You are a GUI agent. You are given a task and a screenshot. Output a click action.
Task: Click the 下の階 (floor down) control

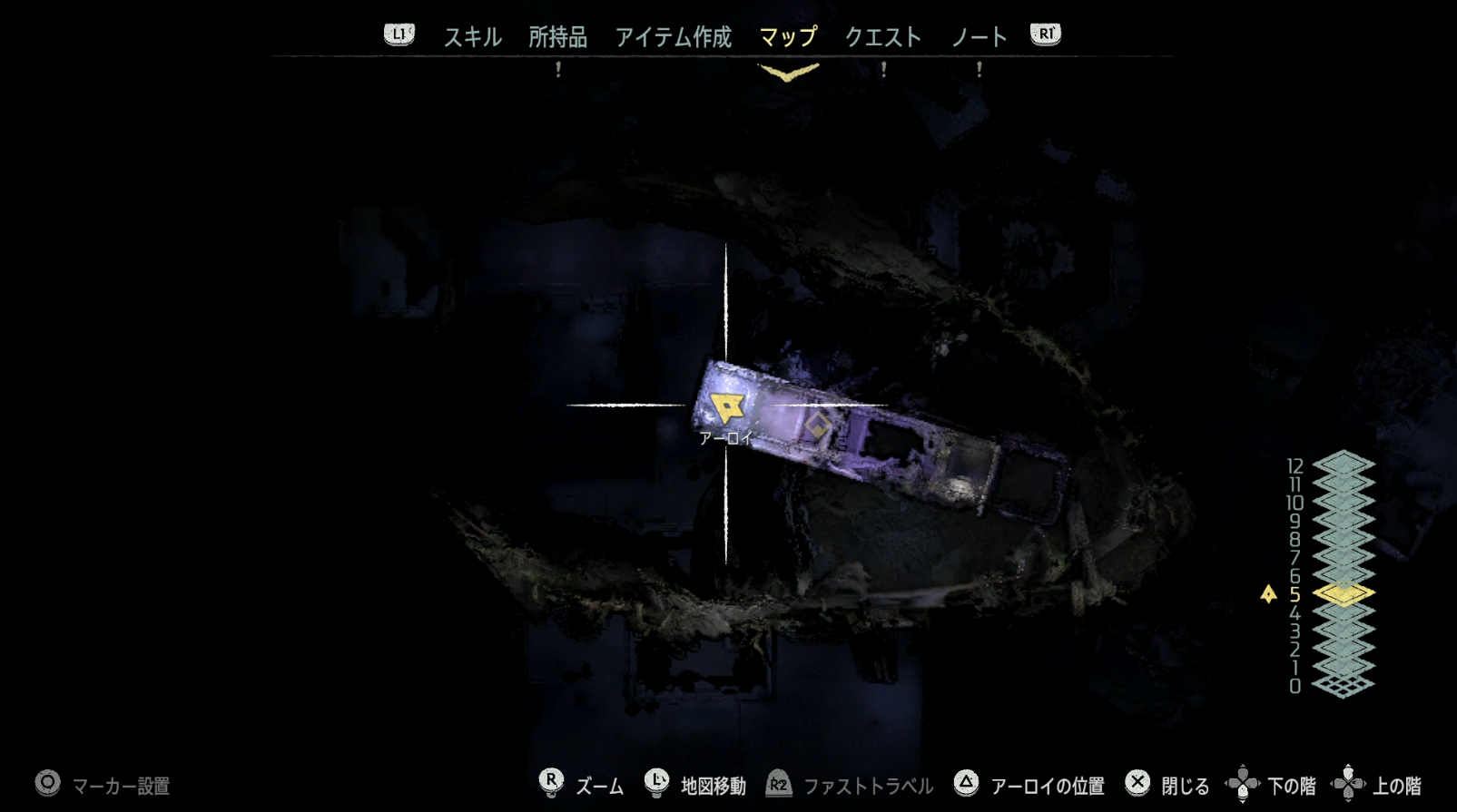pos(1243,782)
